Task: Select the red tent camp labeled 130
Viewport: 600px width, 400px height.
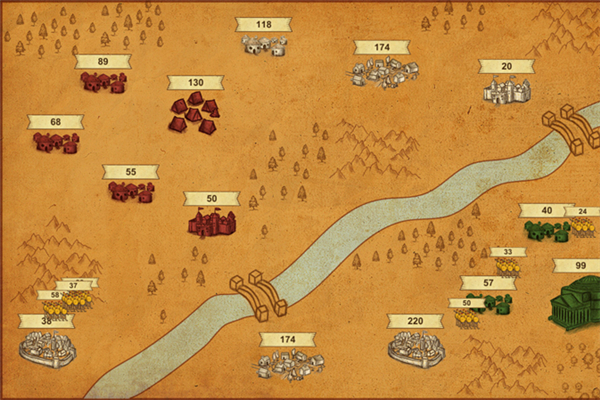Action: pos(194,112)
